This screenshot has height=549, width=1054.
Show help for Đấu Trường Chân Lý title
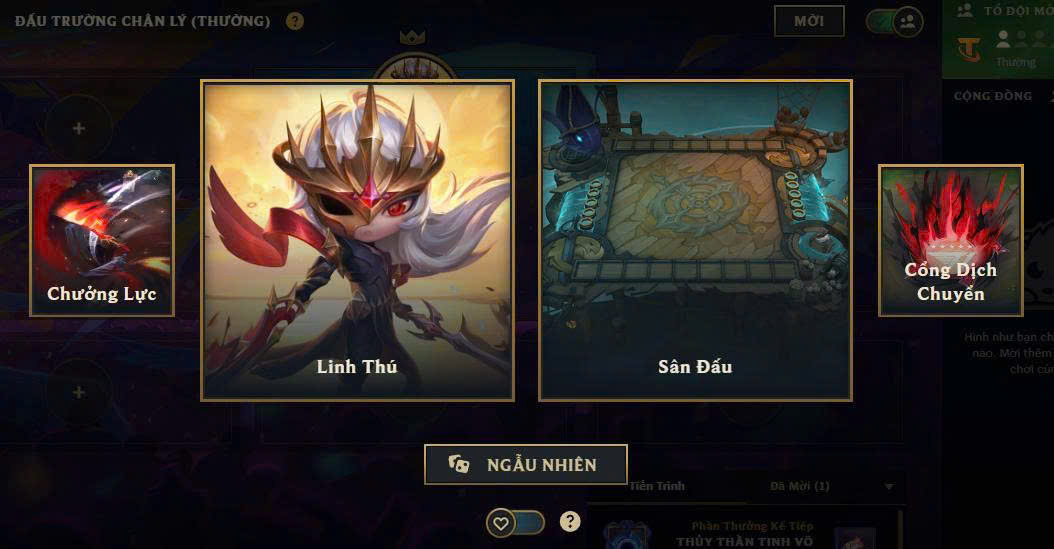click(x=294, y=21)
